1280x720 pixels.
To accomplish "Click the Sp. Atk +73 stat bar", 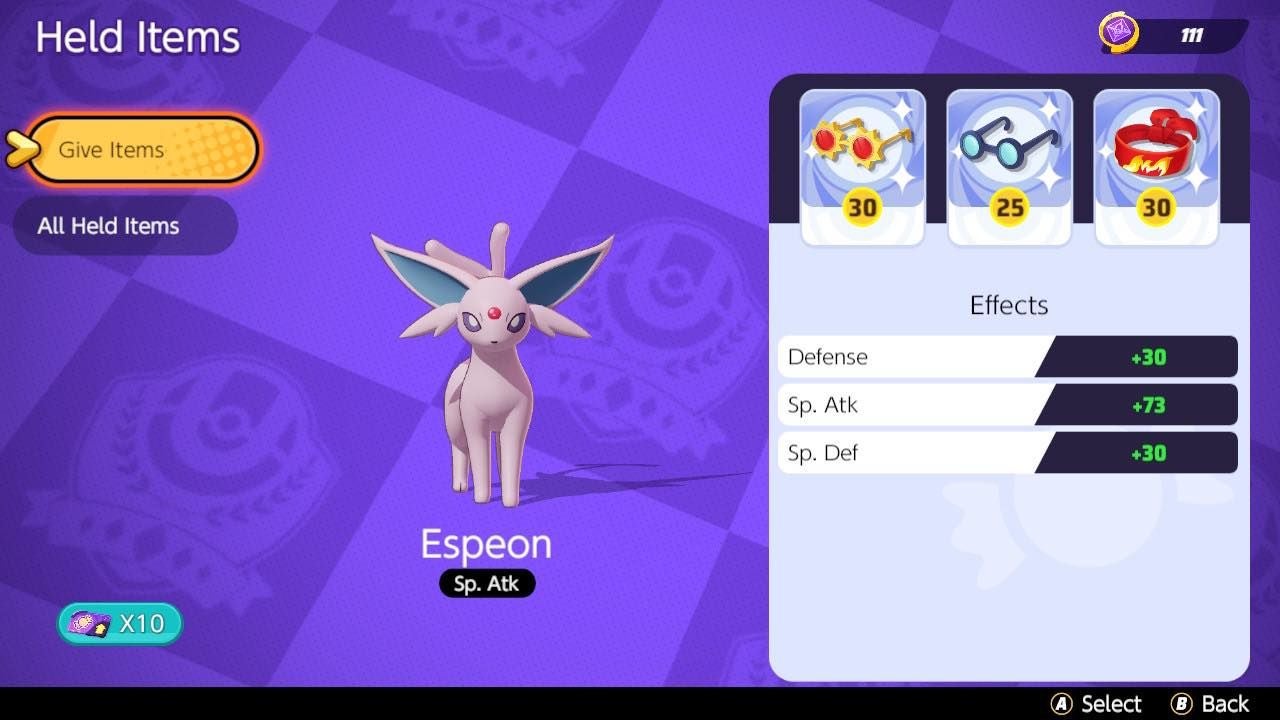I will [1008, 404].
